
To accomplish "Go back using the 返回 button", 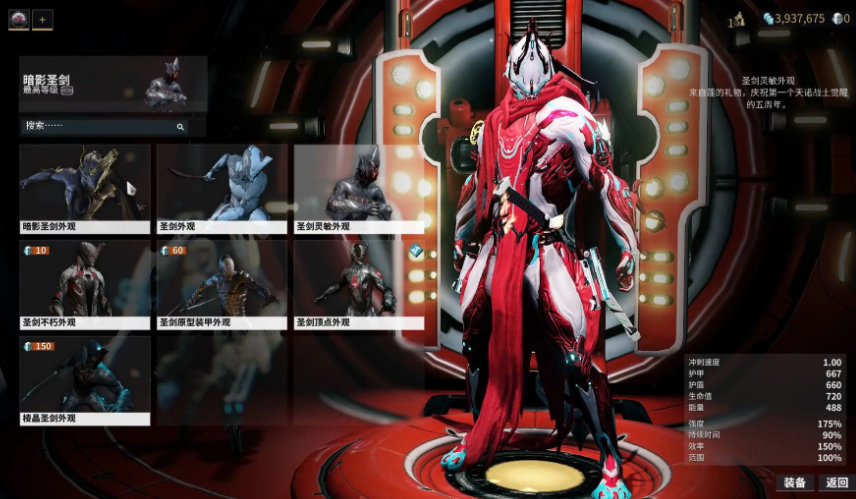I will point(837,483).
